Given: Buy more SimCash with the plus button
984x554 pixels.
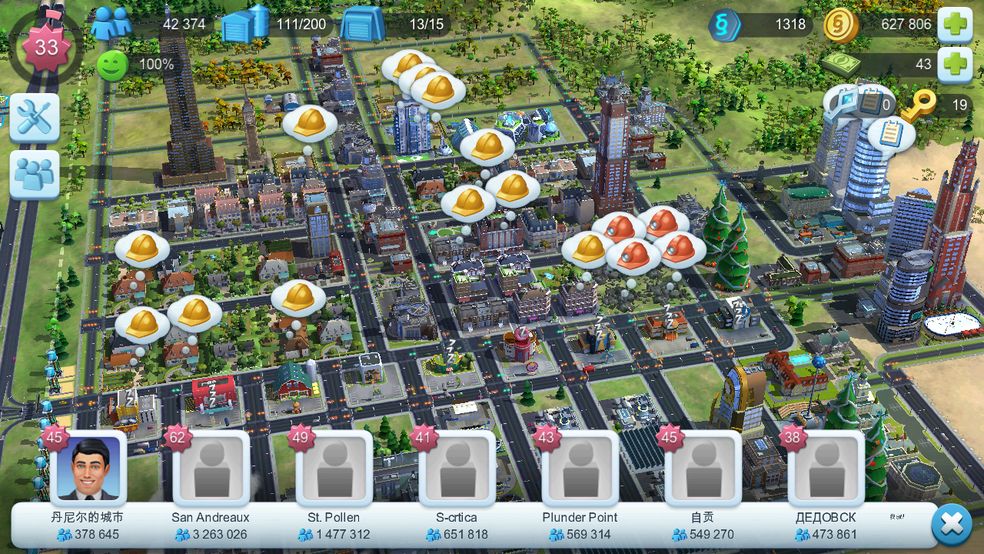Looking at the screenshot, I should (x=954, y=64).
